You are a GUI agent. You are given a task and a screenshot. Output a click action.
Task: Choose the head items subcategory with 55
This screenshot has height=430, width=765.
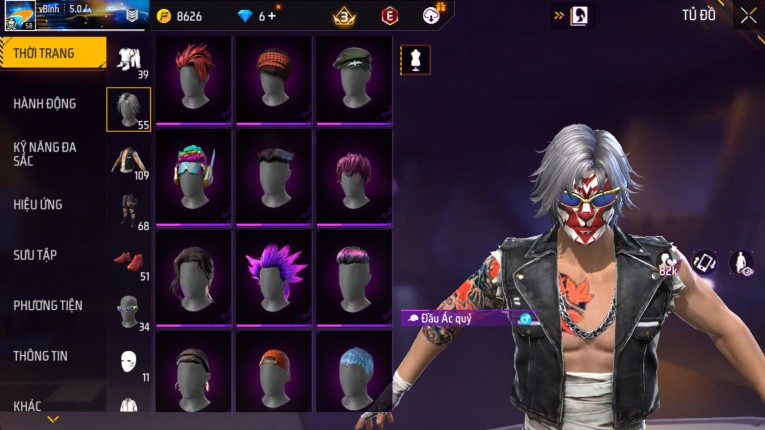[128, 109]
